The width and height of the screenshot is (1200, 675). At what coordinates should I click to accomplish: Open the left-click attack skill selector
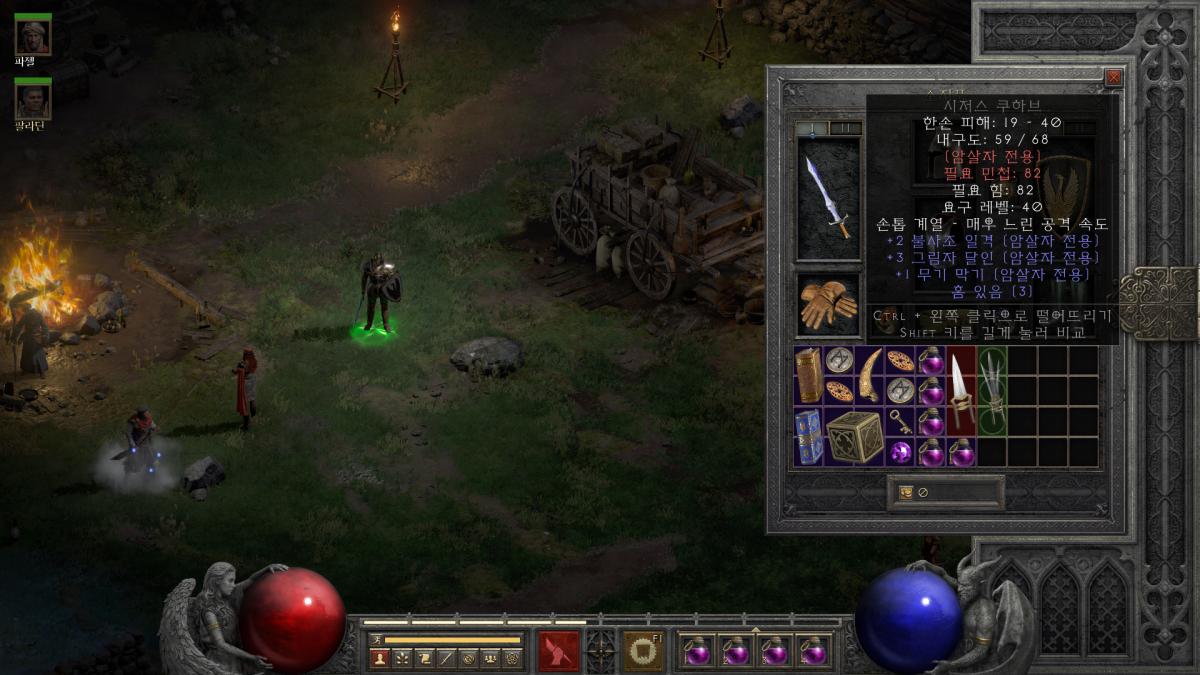[558, 651]
